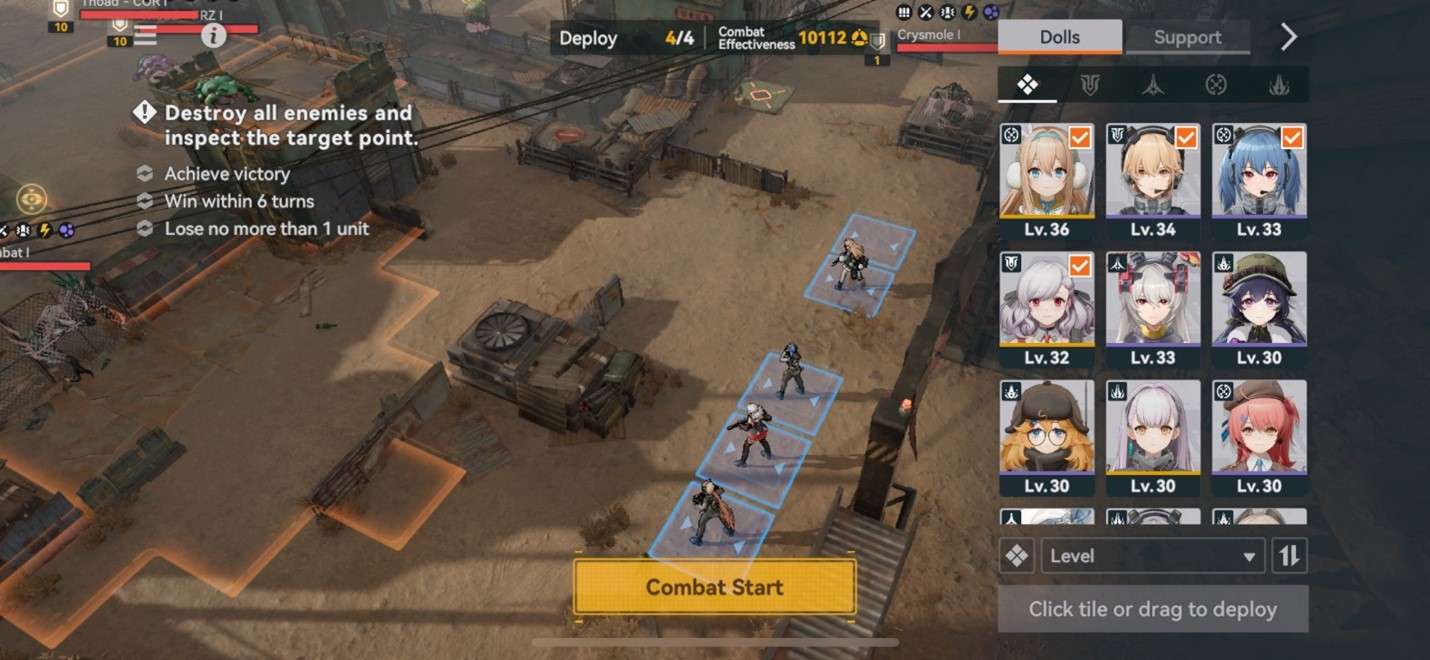Start the battle with Combat Start
Image resolution: width=1430 pixels, height=660 pixels.
pos(714,587)
